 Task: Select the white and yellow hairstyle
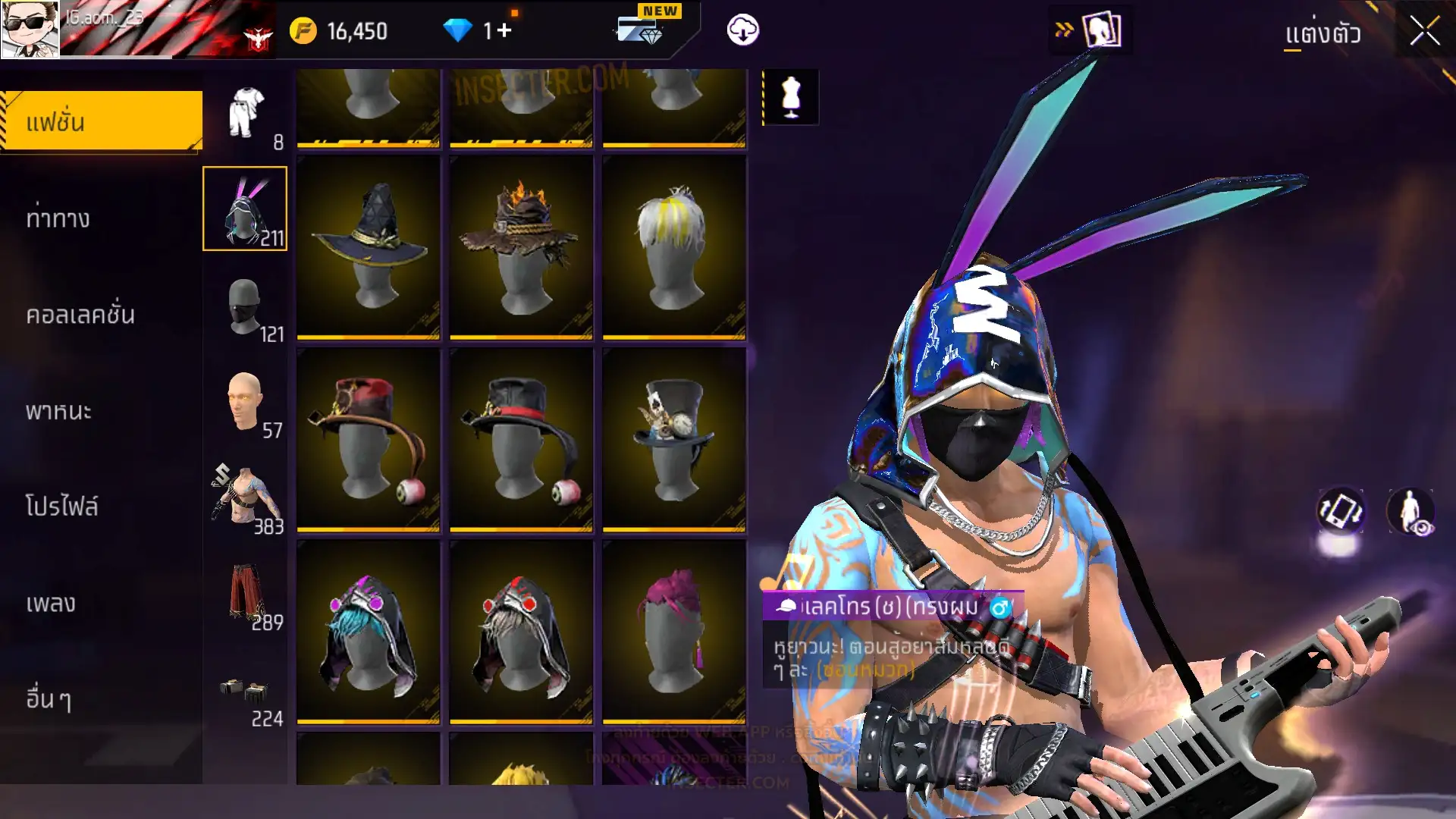click(x=674, y=246)
